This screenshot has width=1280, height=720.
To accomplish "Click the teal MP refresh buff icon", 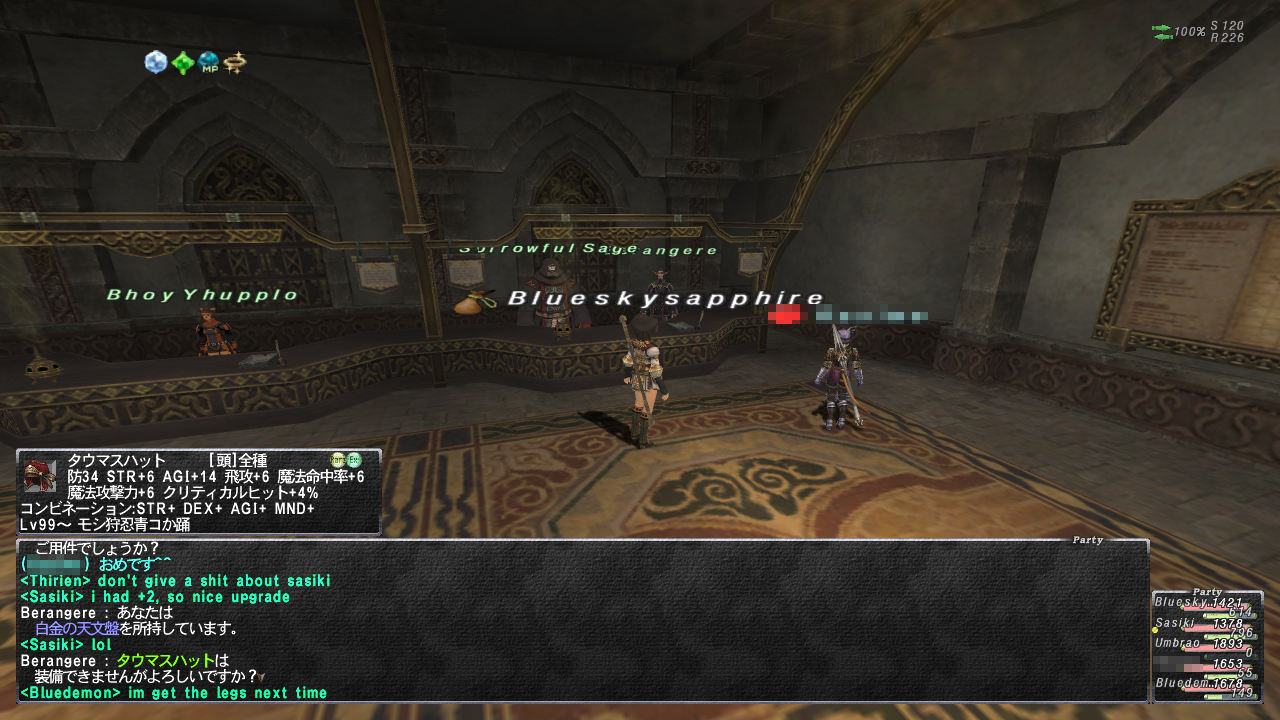I will (208, 63).
